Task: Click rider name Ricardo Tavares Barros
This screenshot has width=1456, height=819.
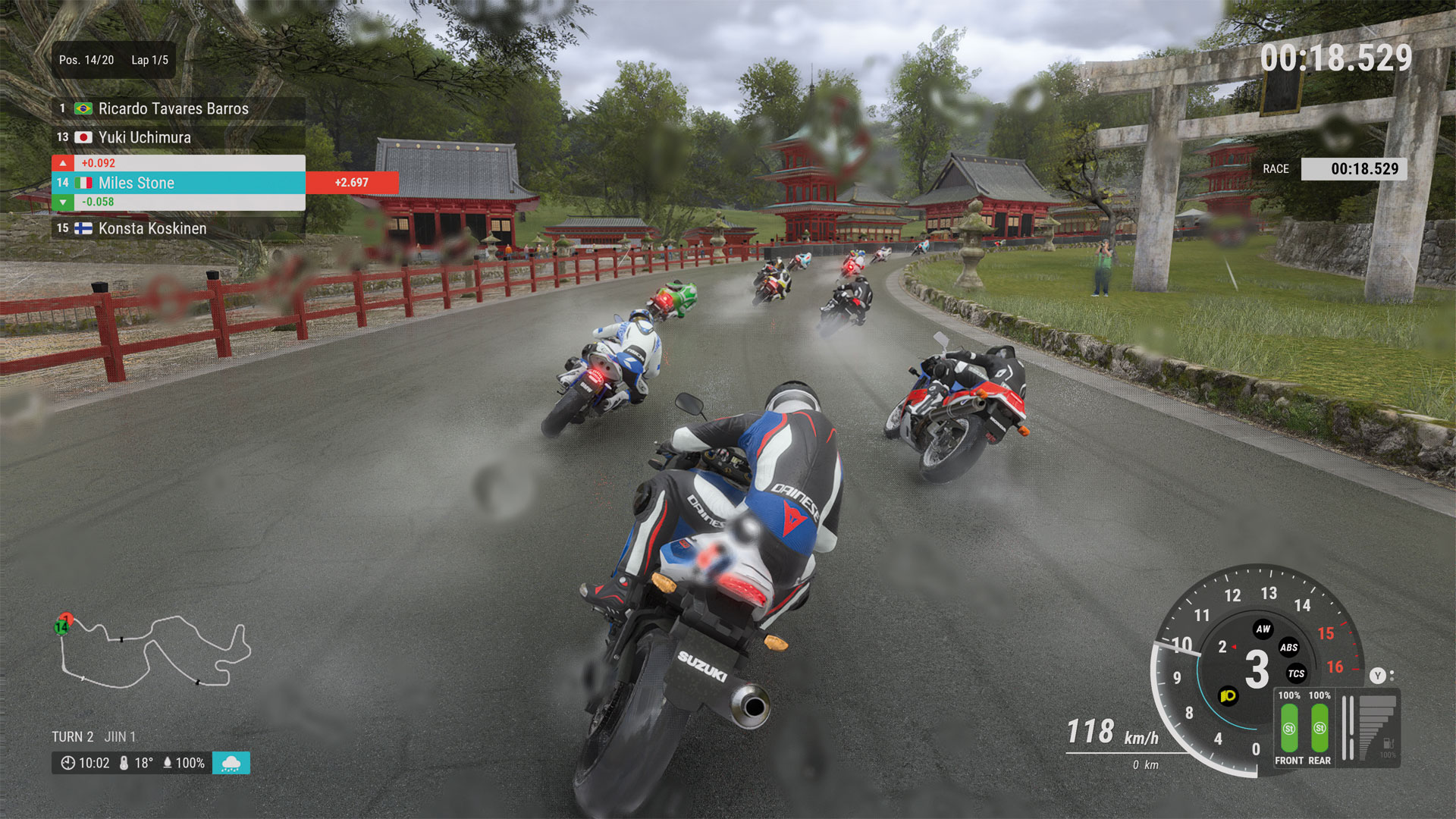Action: [x=173, y=108]
